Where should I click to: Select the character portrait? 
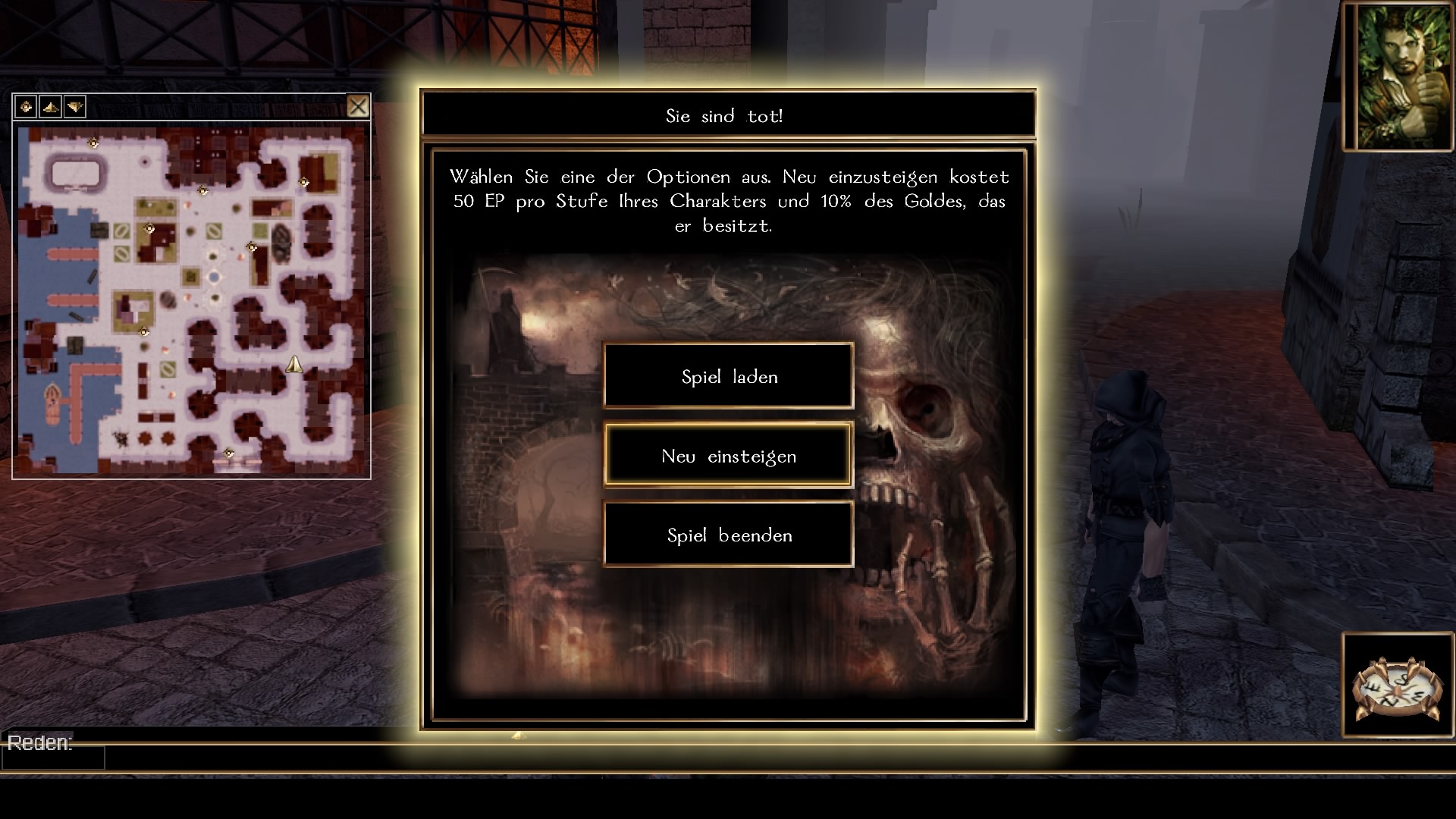[1398, 76]
